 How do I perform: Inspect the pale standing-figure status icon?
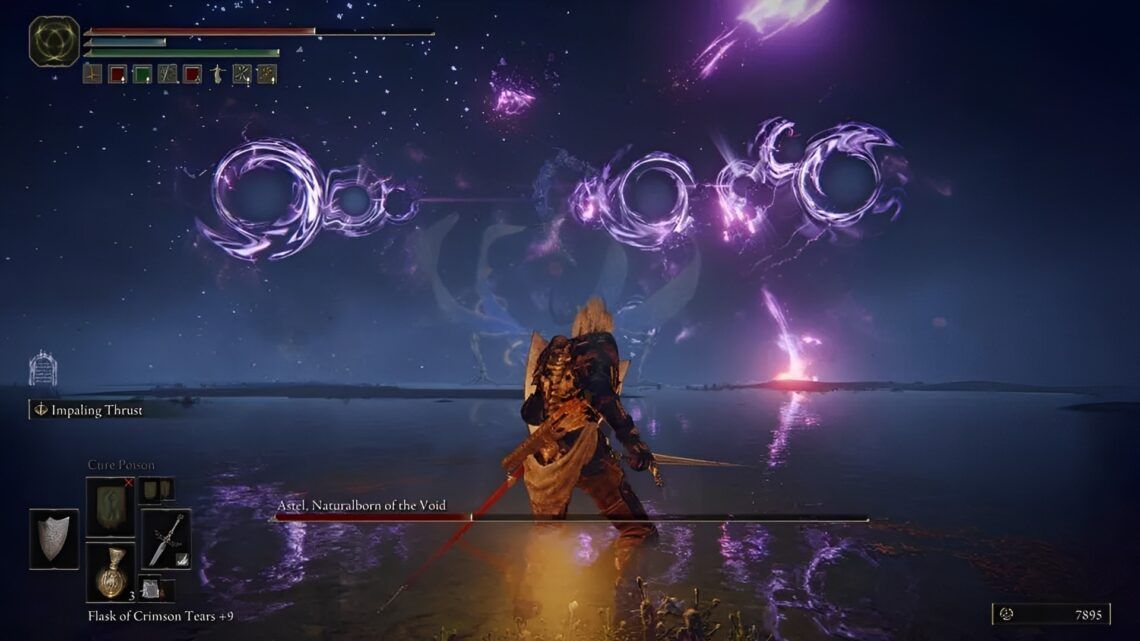217,73
